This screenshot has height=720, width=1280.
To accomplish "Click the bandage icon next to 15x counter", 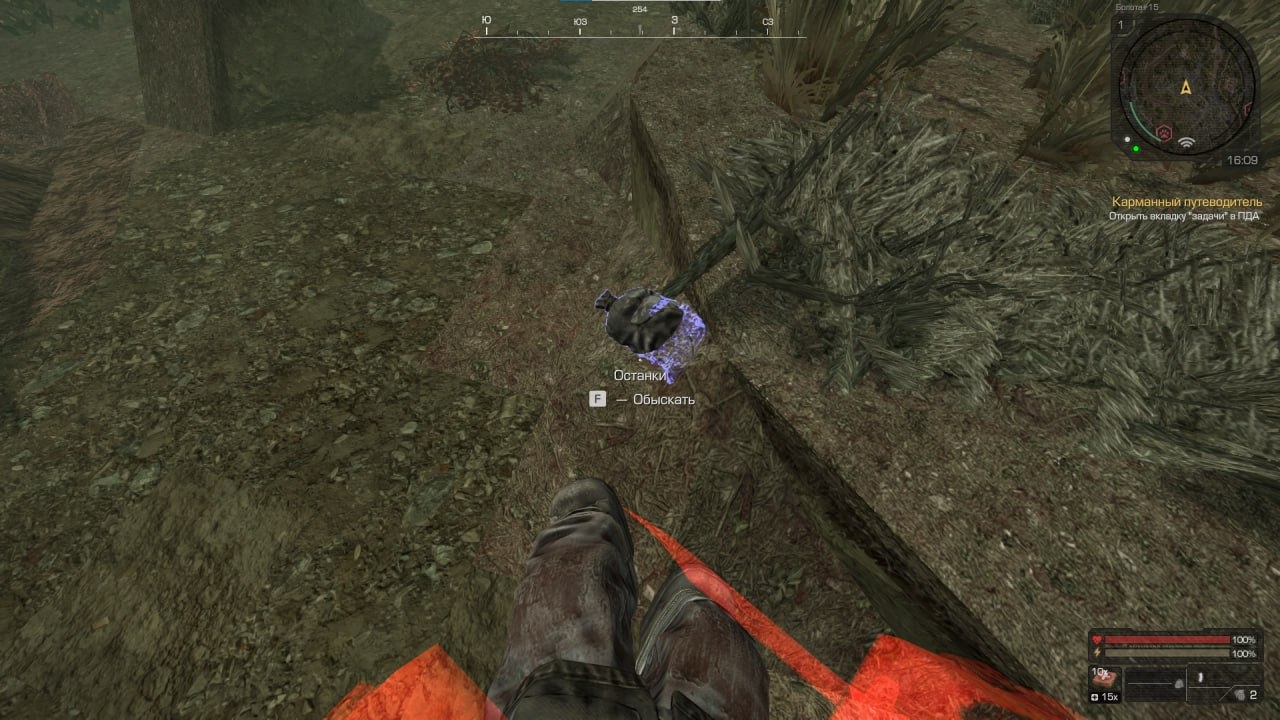I will (x=1093, y=696).
